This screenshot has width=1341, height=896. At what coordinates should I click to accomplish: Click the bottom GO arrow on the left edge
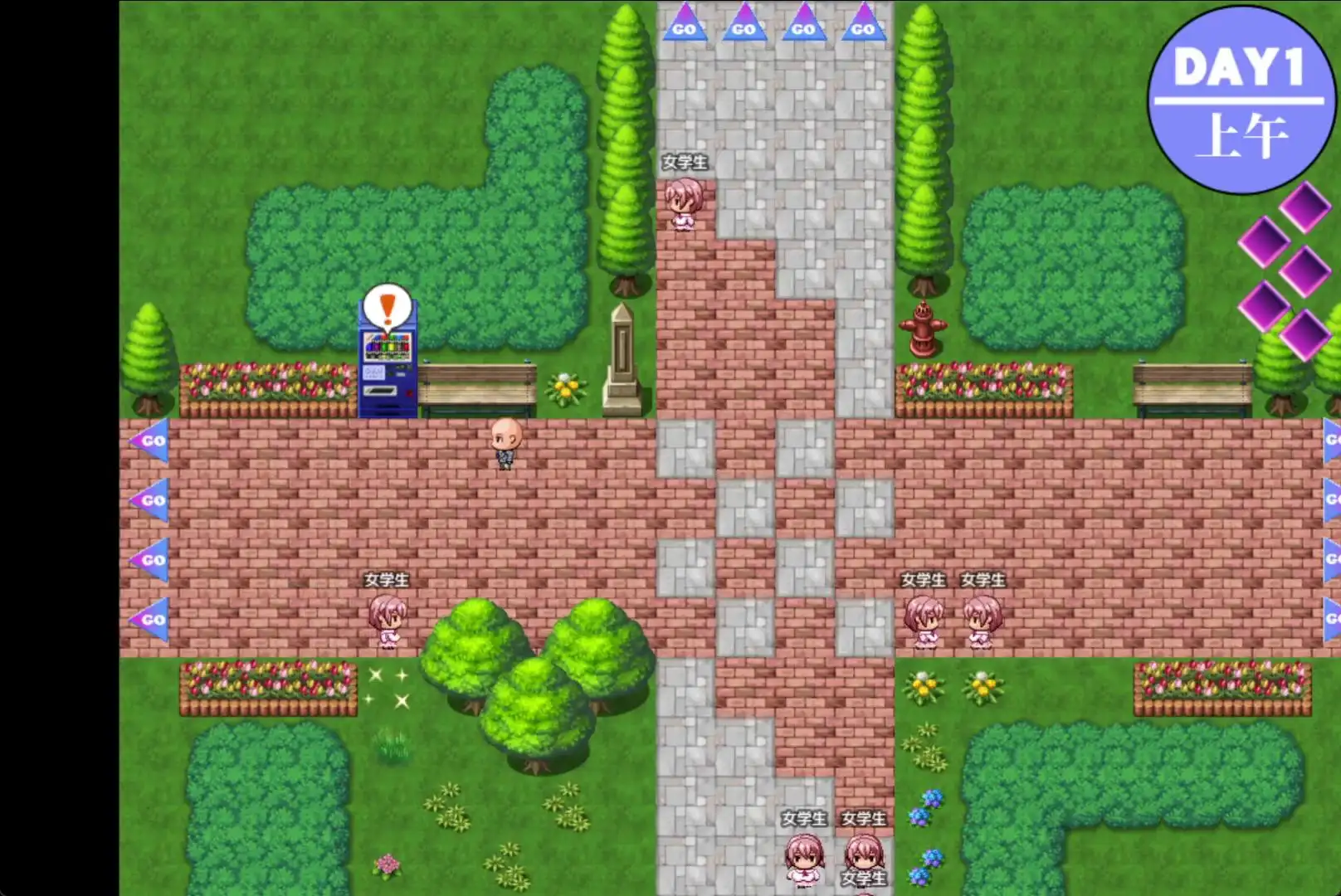coord(154,620)
